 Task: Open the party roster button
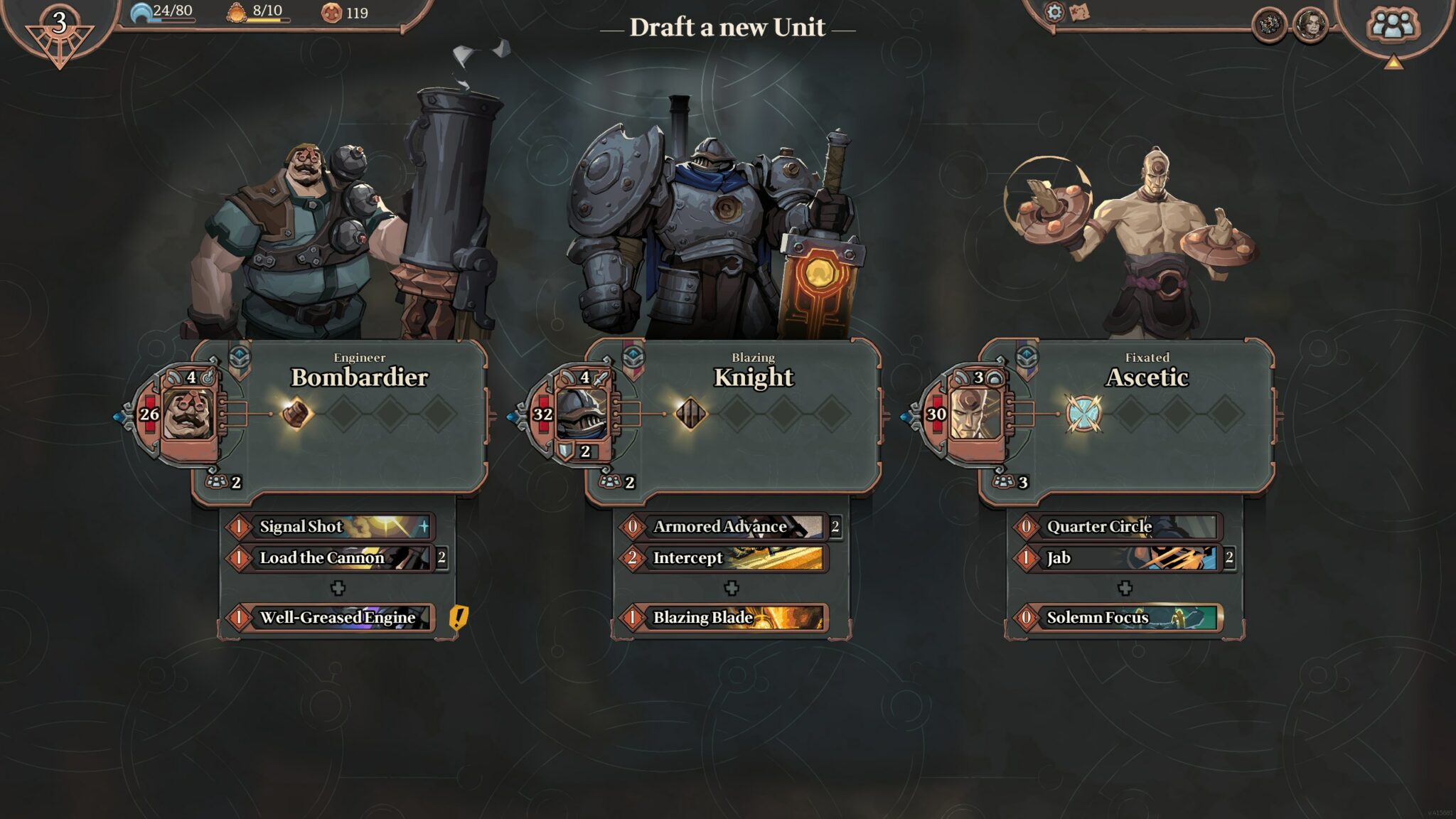point(1392,26)
